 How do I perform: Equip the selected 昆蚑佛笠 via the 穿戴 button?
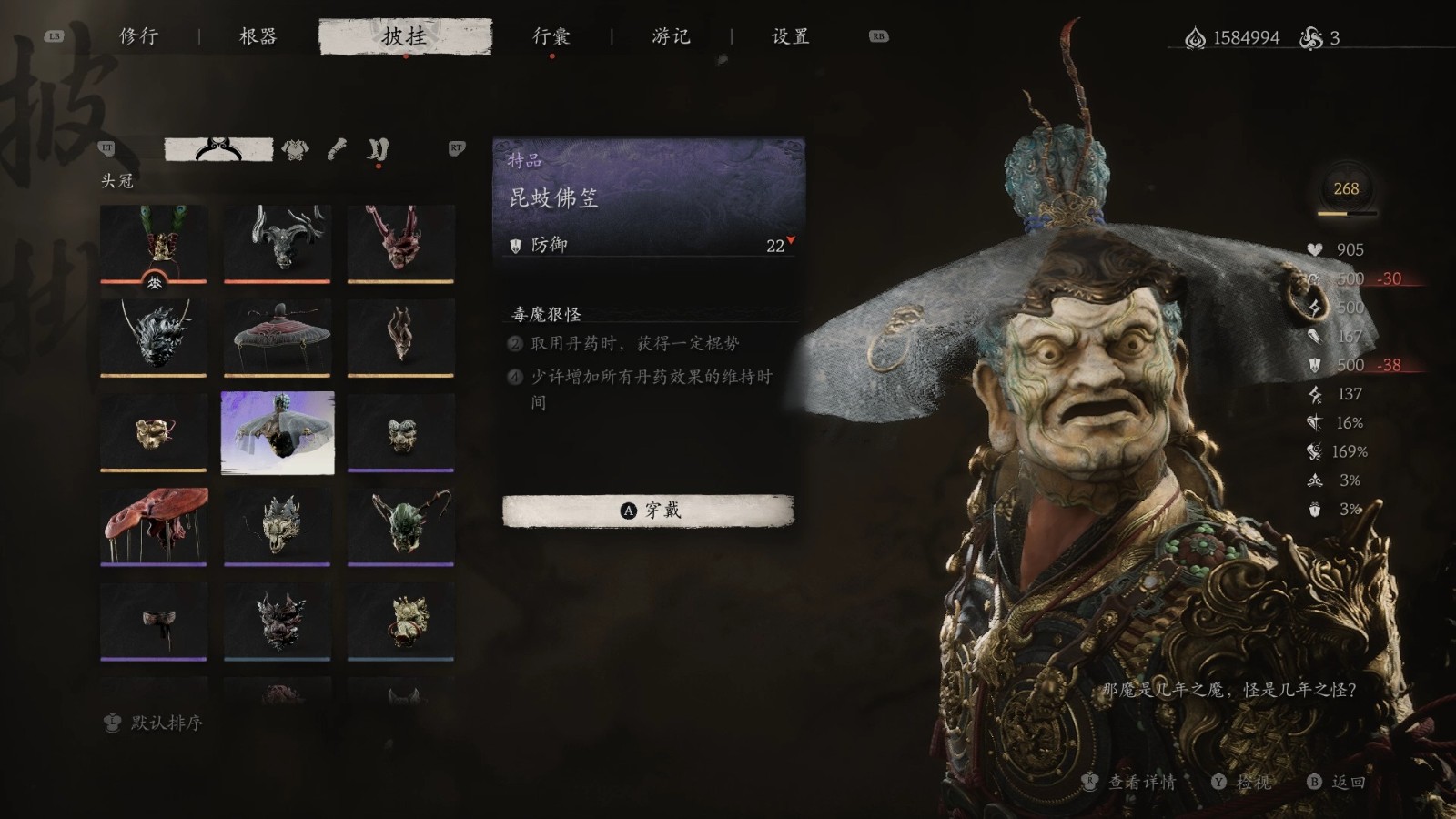[648, 511]
